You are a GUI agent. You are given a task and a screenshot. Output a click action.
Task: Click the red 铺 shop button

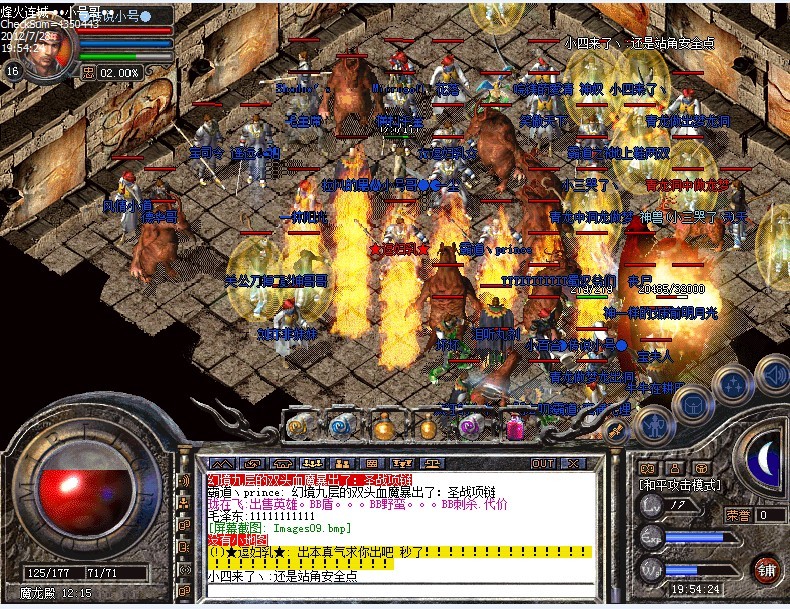click(x=765, y=568)
